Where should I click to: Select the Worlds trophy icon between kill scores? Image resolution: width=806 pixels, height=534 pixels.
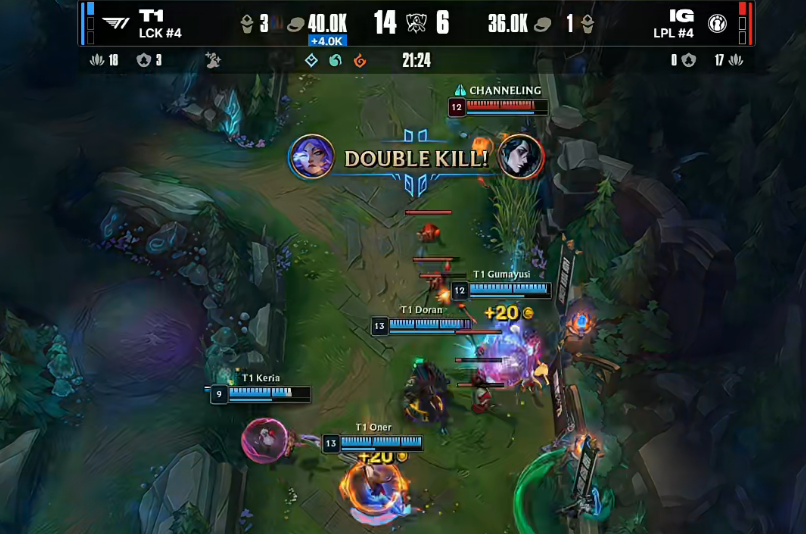(418, 22)
